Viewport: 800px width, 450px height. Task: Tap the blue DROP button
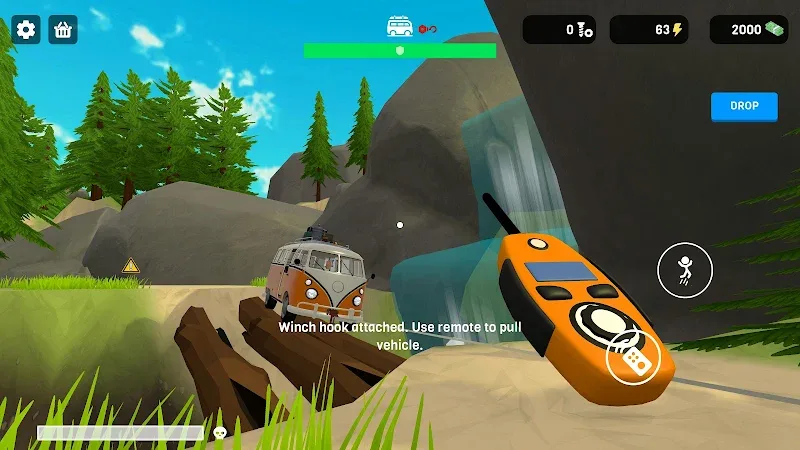click(744, 106)
